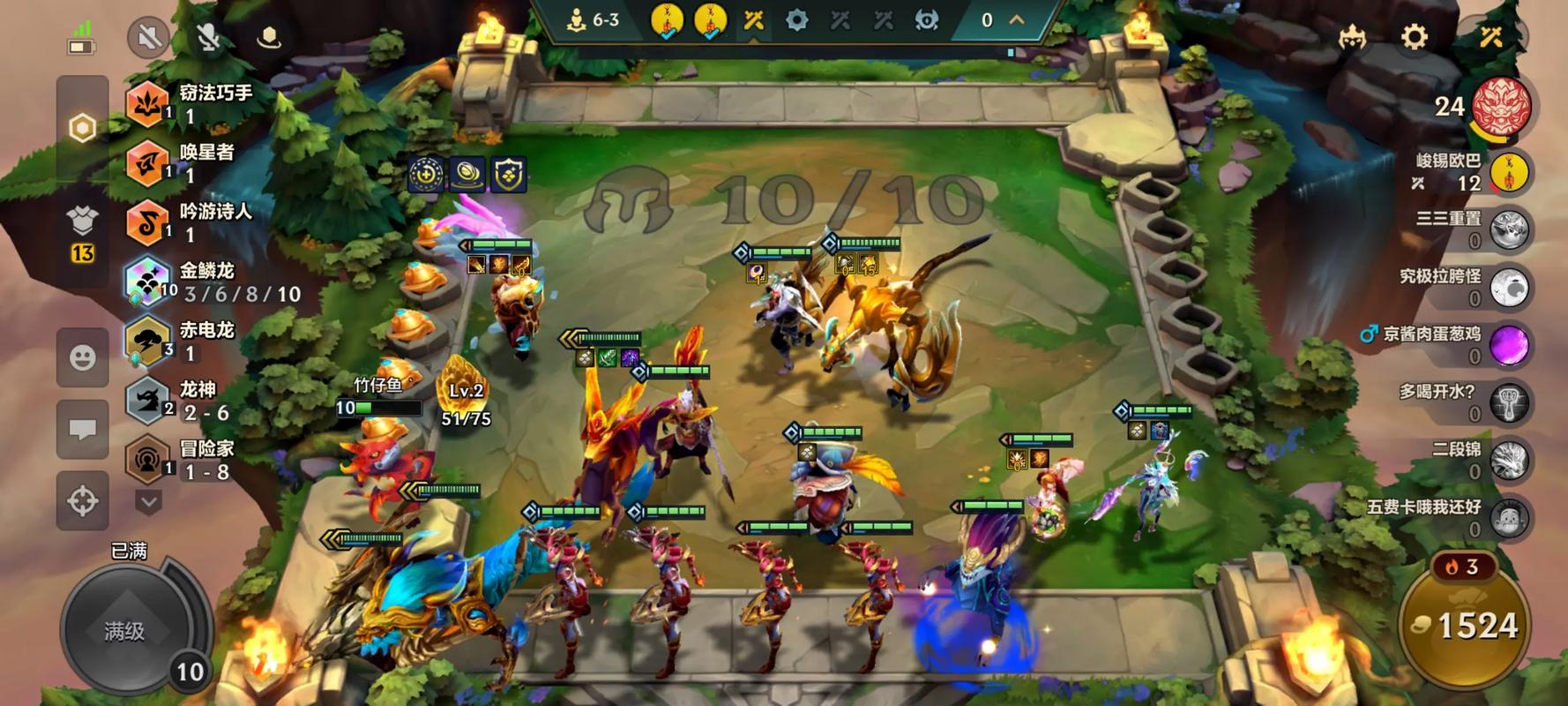This screenshot has height=706, width=1568.
Task: Click the 满级 level-up button
Action: point(126,630)
